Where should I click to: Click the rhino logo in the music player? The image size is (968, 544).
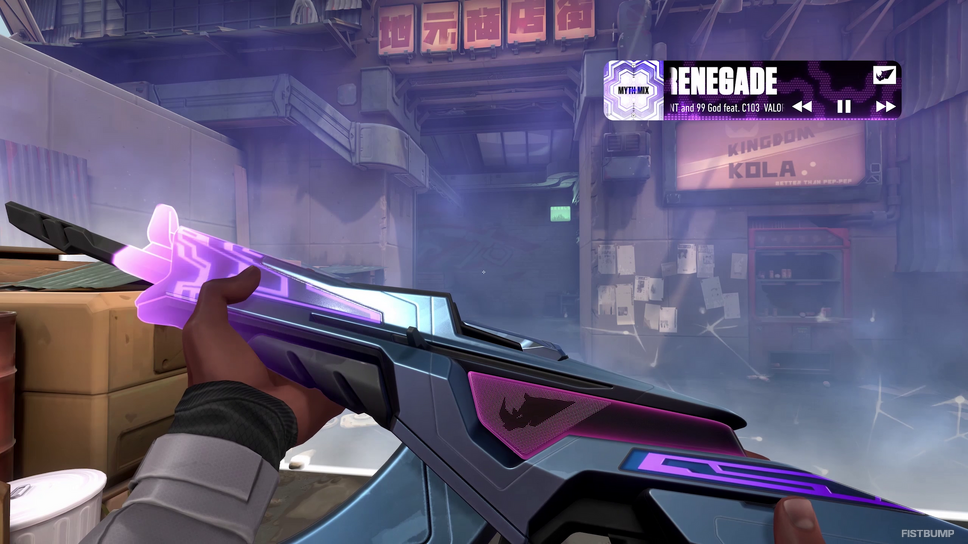click(x=884, y=75)
